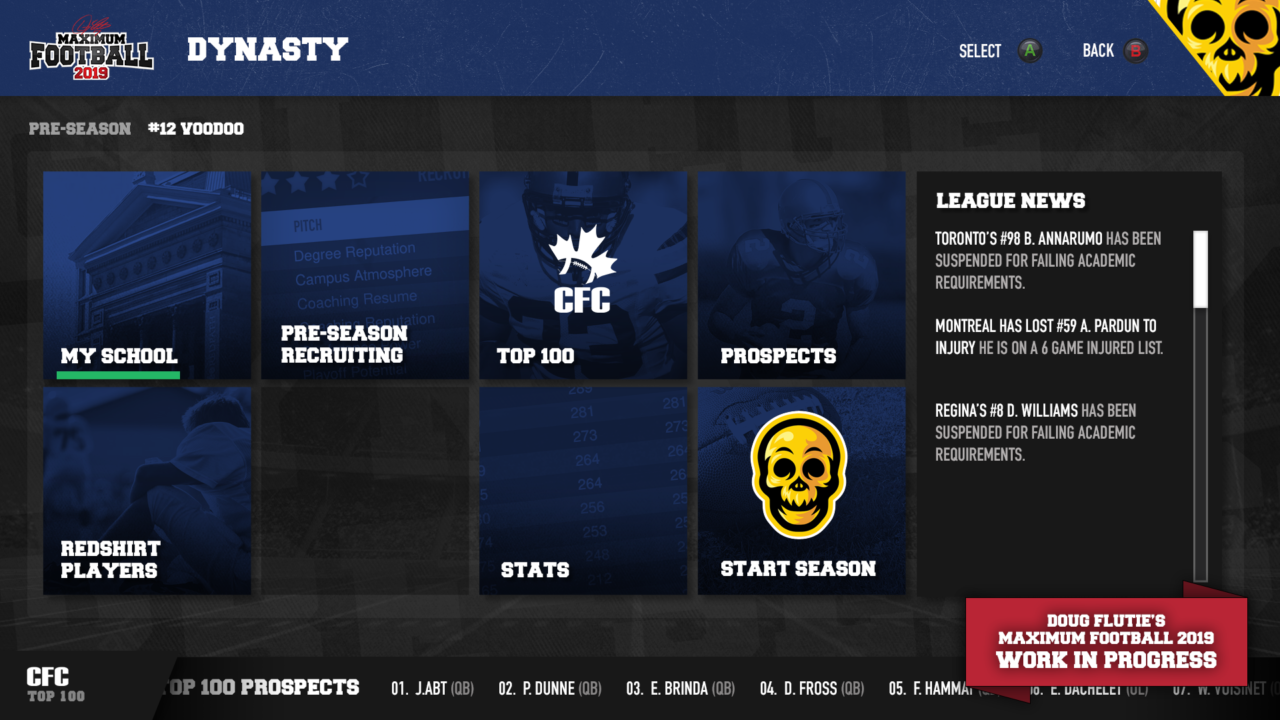Open the My School tile
Screen dimensions: 1280x720
point(147,276)
